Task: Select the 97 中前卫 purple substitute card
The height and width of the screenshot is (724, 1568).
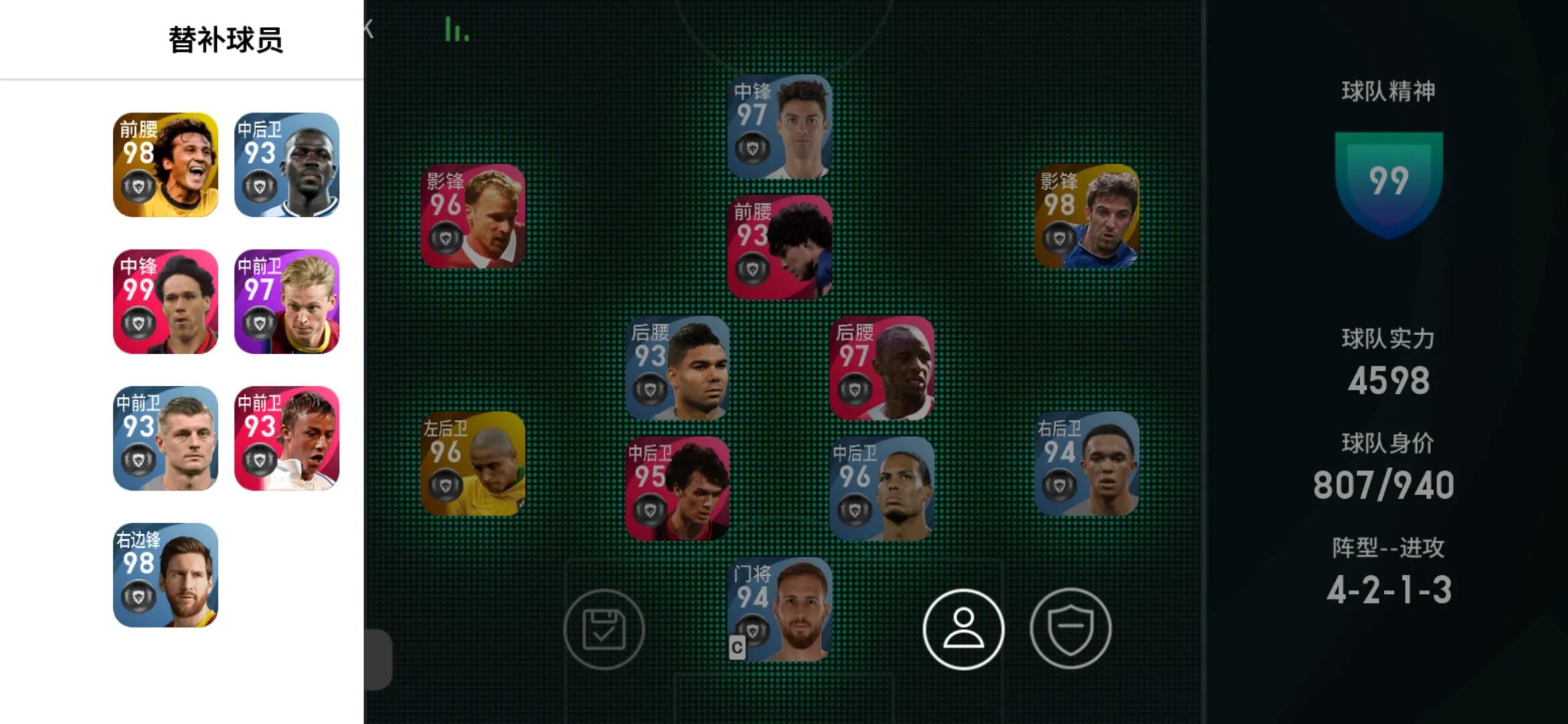Action: [x=287, y=302]
